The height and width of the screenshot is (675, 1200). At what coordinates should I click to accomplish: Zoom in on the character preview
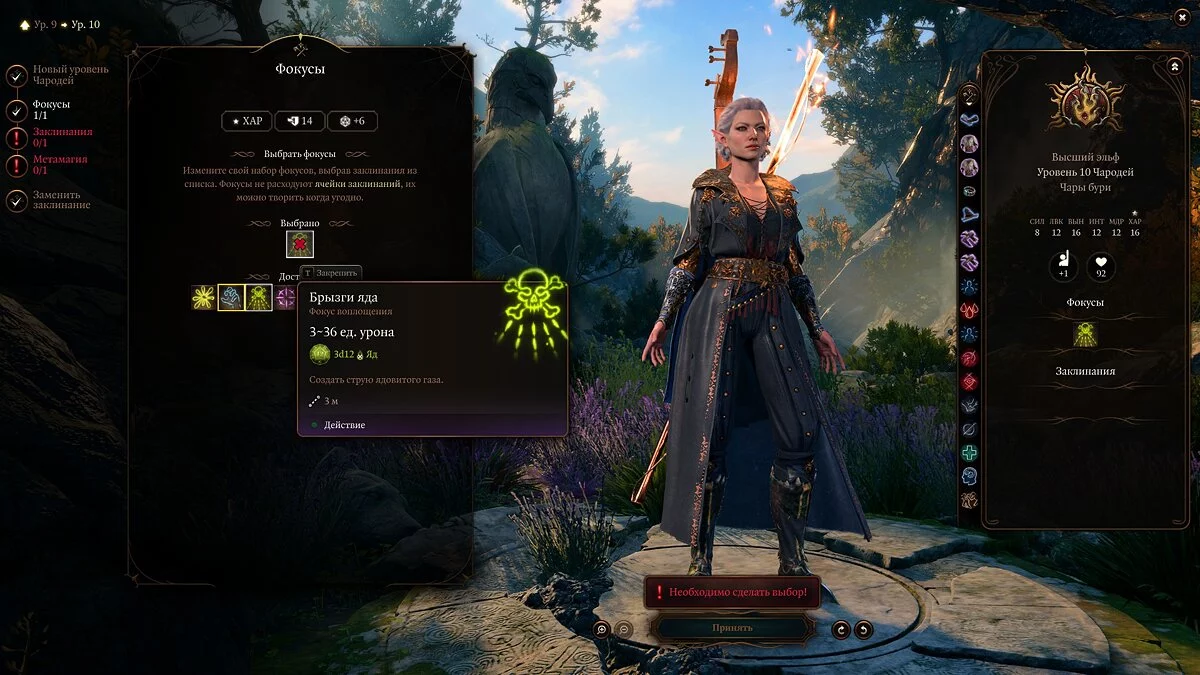(x=601, y=629)
